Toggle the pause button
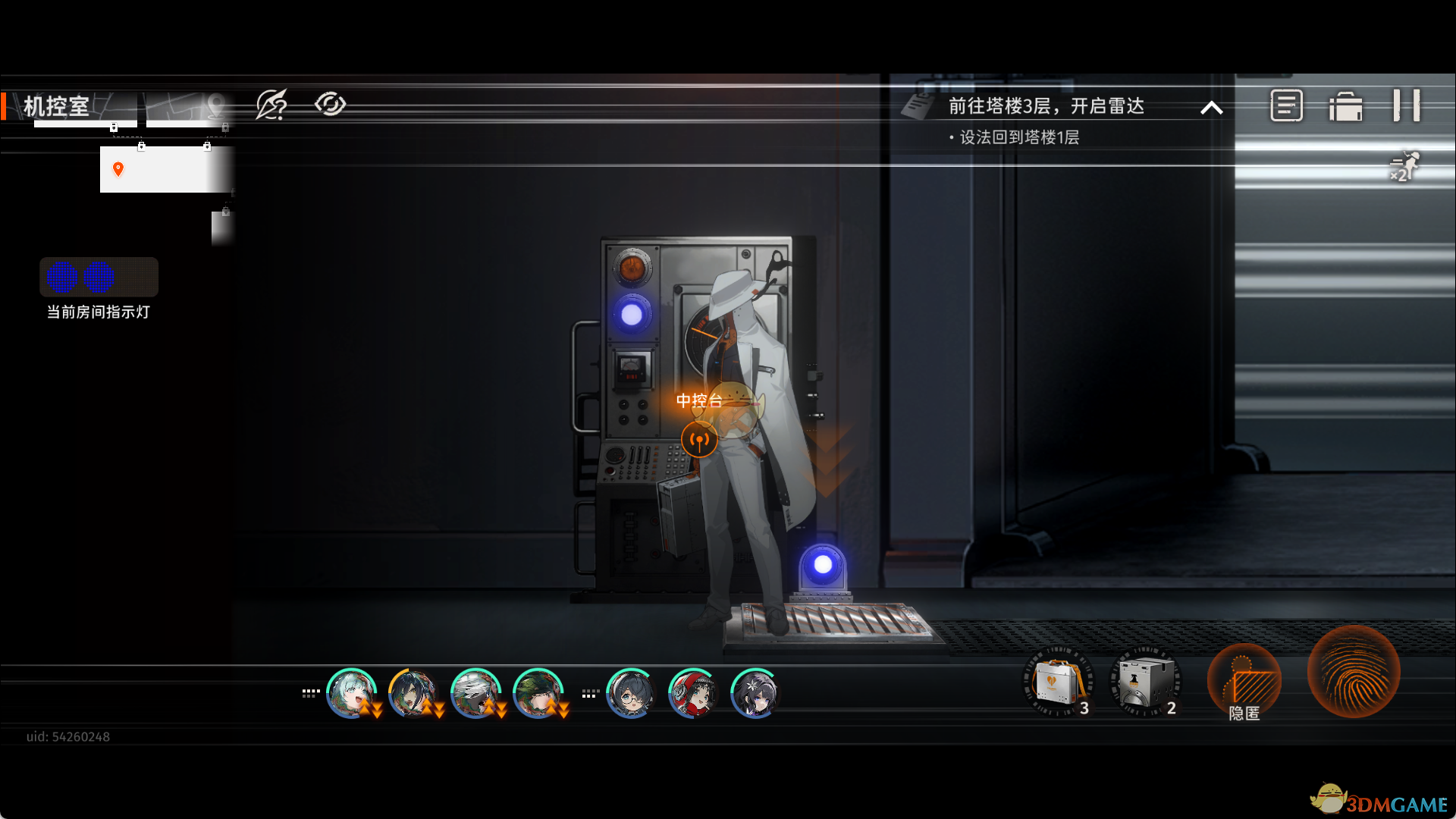The image size is (1456, 819). click(1407, 105)
